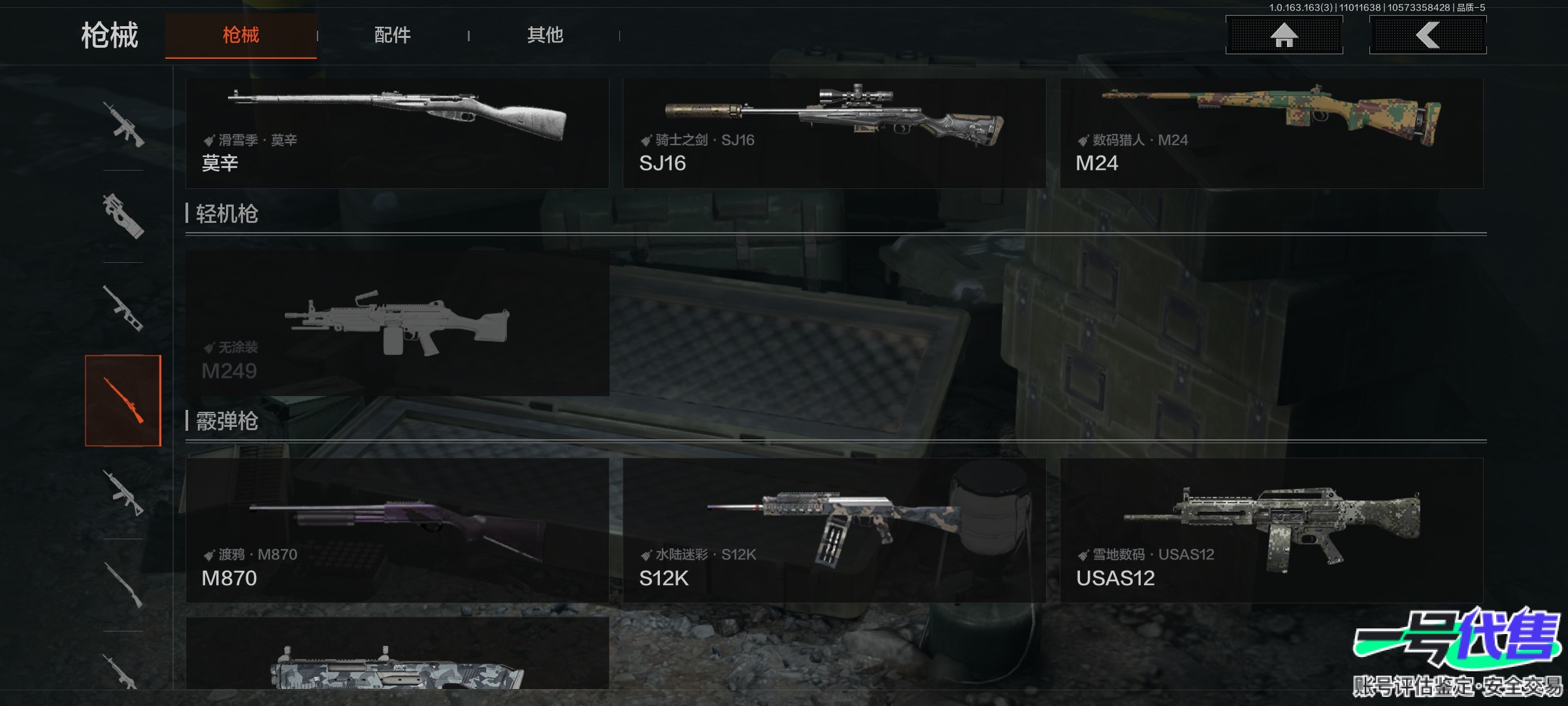Select the USAS12 shotgun card
Image resolution: width=1568 pixels, height=706 pixels.
(x=1271, y=530)
